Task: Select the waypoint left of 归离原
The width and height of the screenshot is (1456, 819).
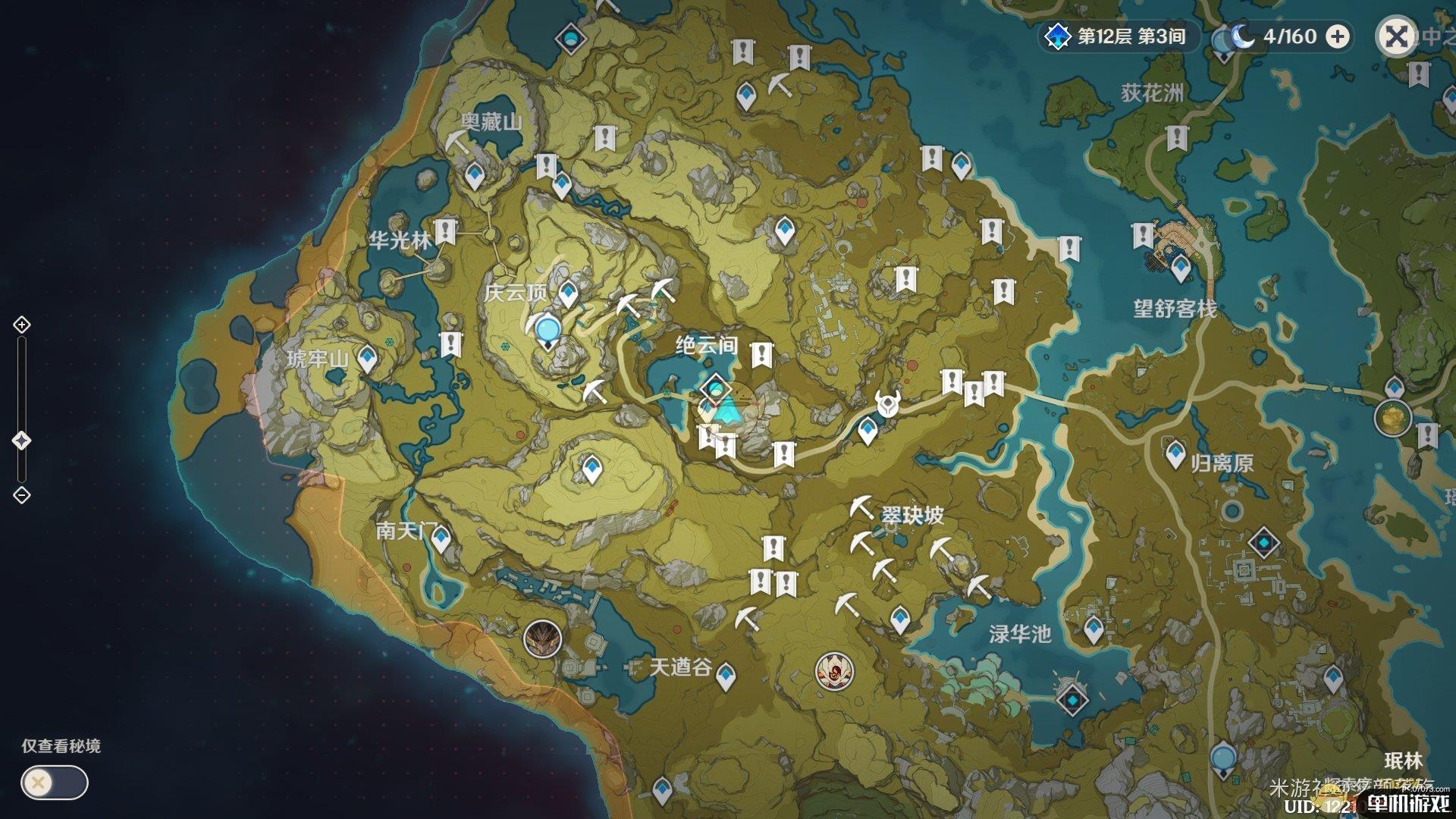Action: click(1175, 455)
